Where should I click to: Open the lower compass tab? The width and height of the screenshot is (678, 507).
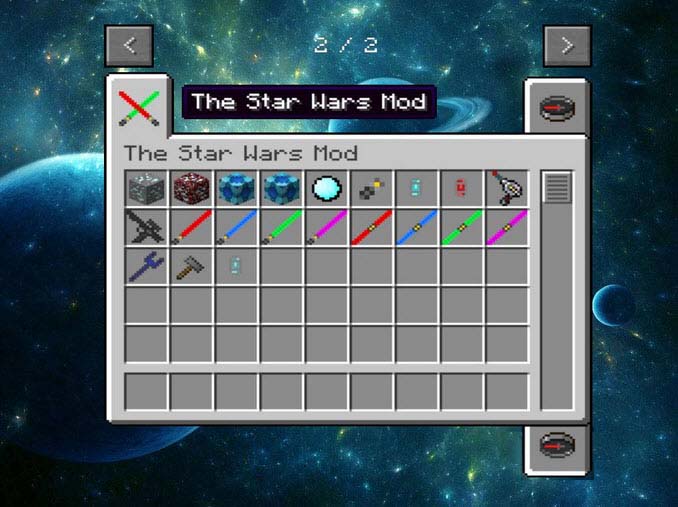557,445
